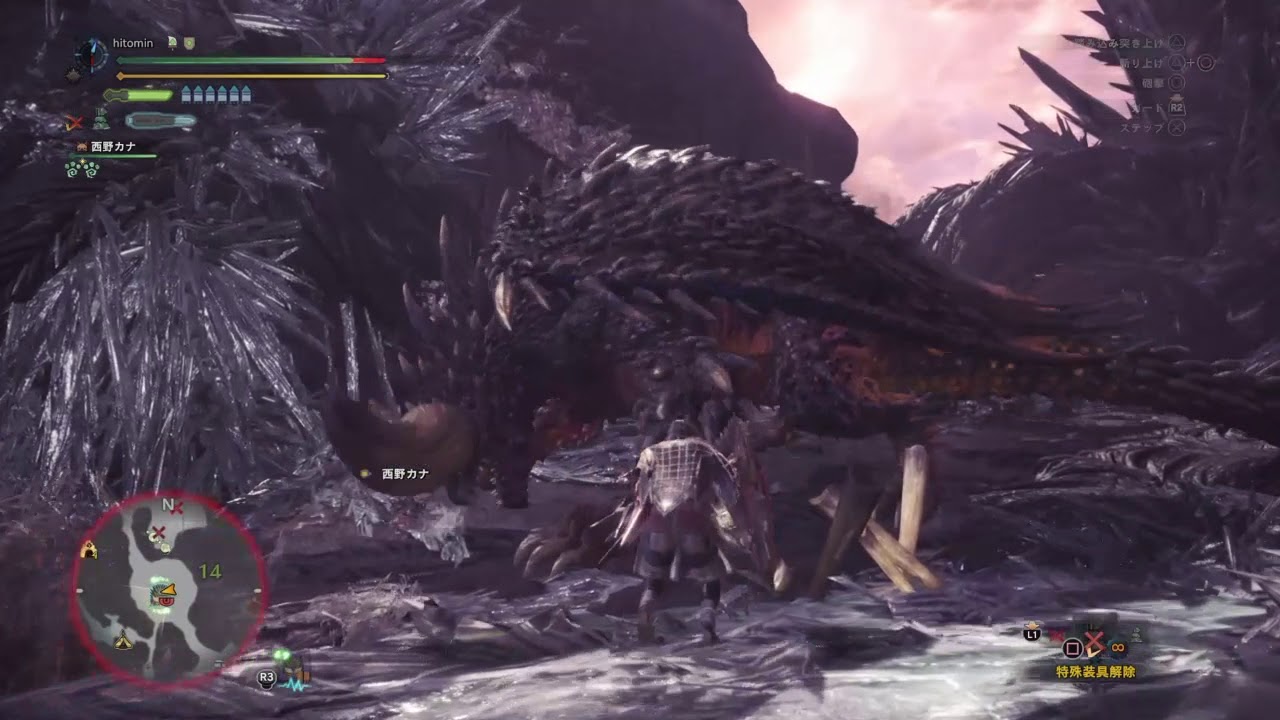The height and width of the screenshot is (720, 1280).
Task: Click the clock compass beside hitomin's name
Action: [91, 53]
